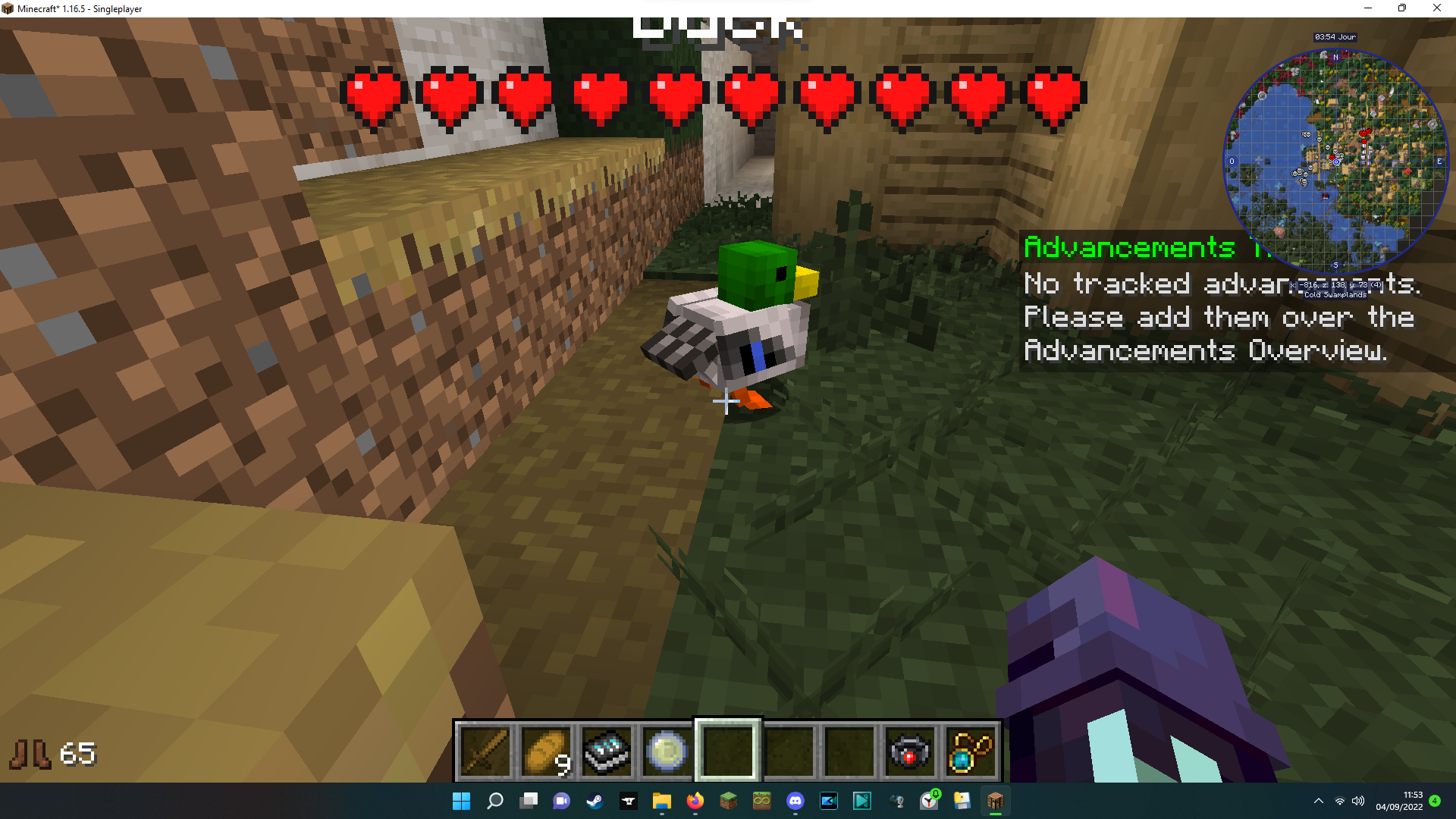Select the golden amulet in the hotbar
This screenshot has width=1456, height=819.
[x=971, y=751]
